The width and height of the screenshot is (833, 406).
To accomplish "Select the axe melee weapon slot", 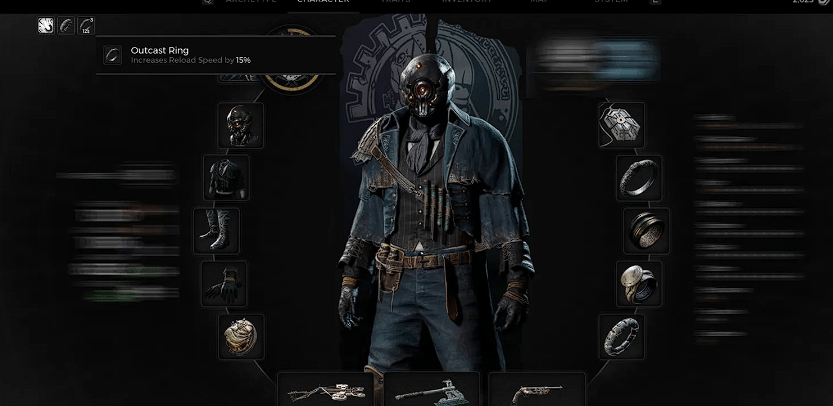I will [x=431, y=389].
